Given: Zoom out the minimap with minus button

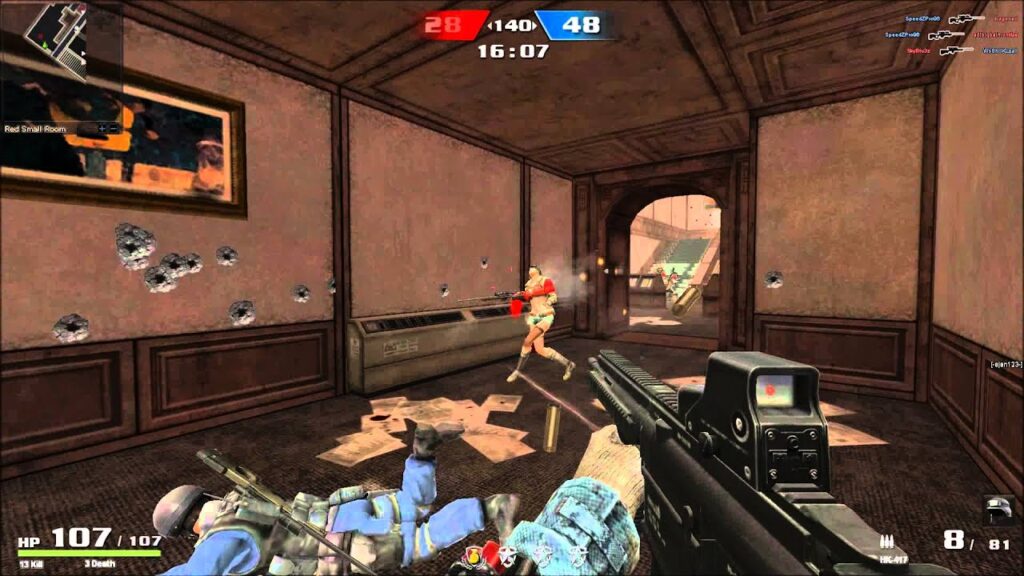Looking at the screenshot, I should [x=114, y=128].
